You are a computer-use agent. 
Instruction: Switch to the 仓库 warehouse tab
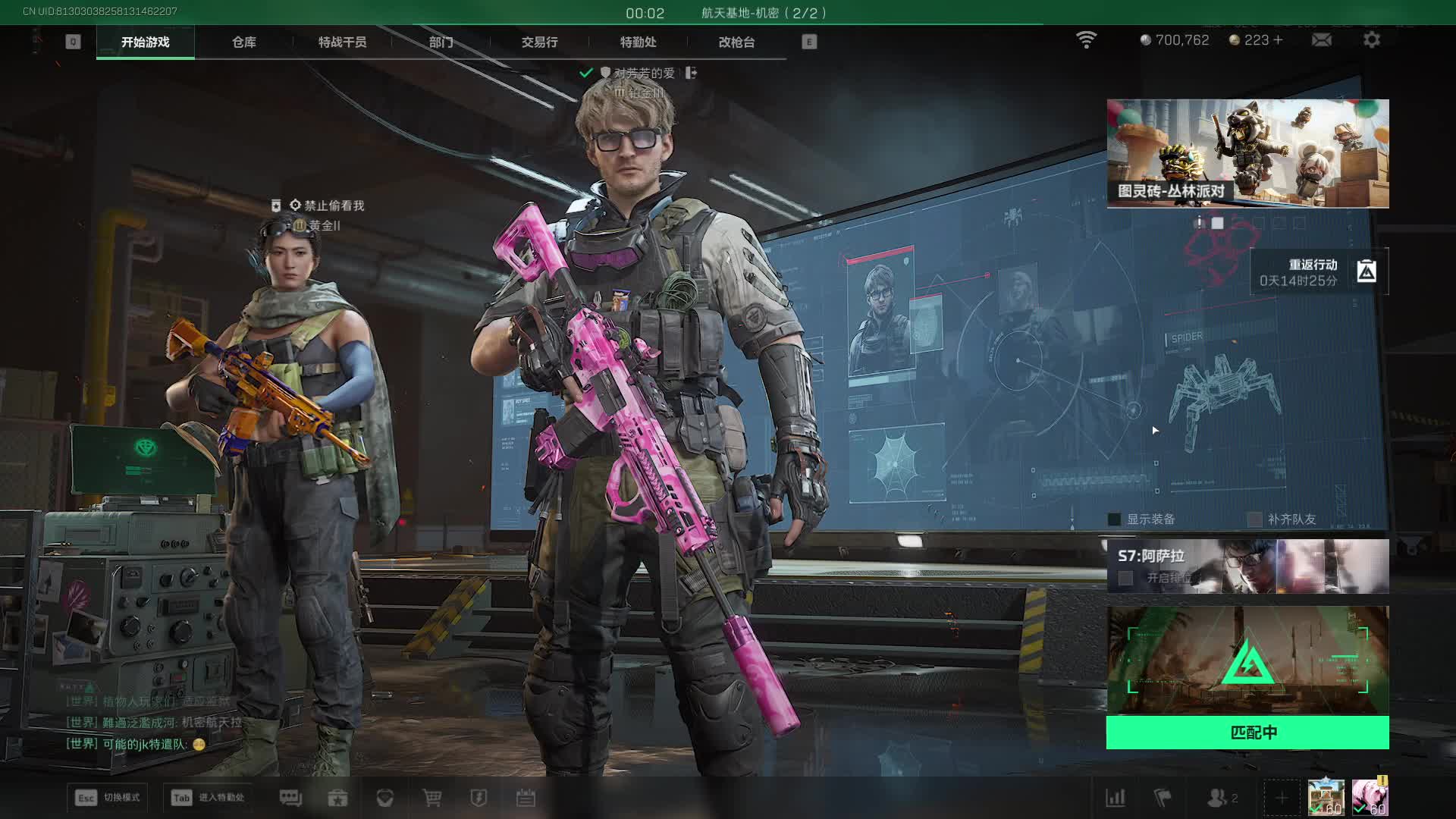click(x=243, y=42)
